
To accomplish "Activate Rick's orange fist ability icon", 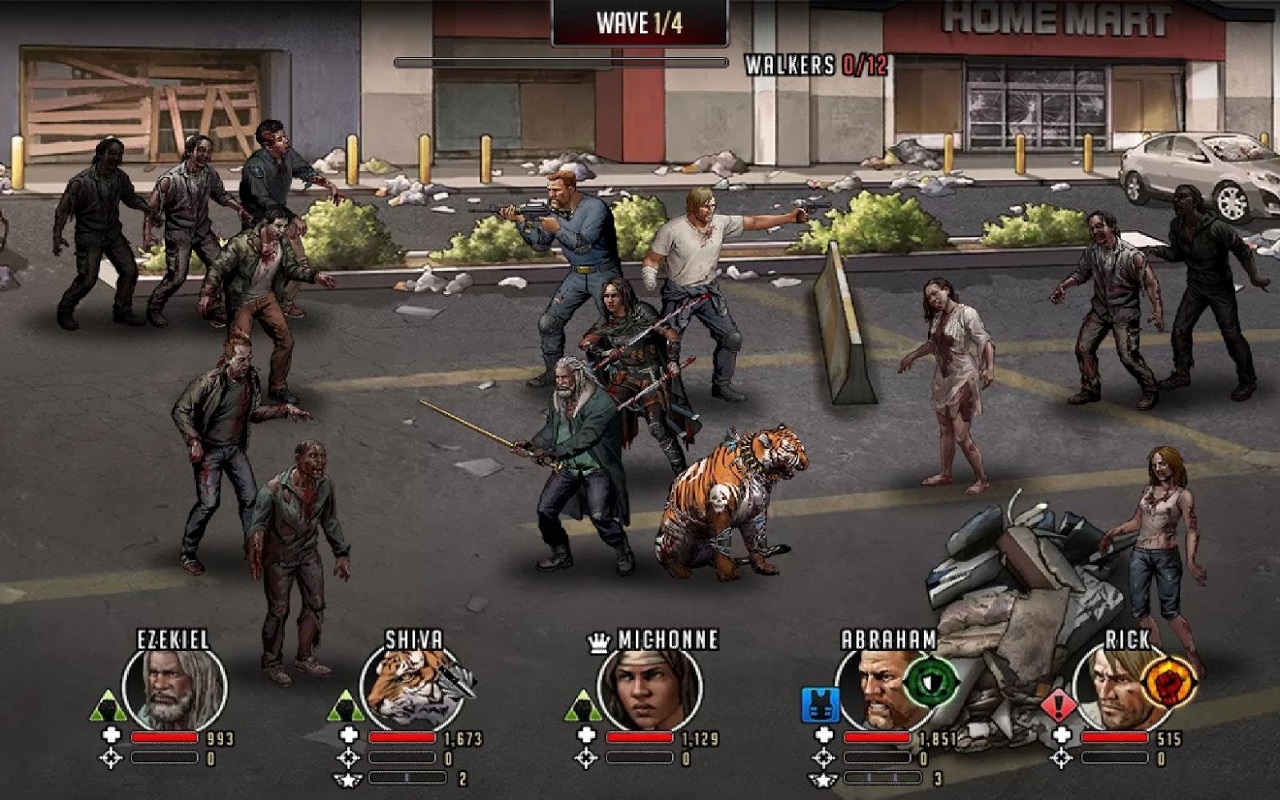I will pos(1169,682).
